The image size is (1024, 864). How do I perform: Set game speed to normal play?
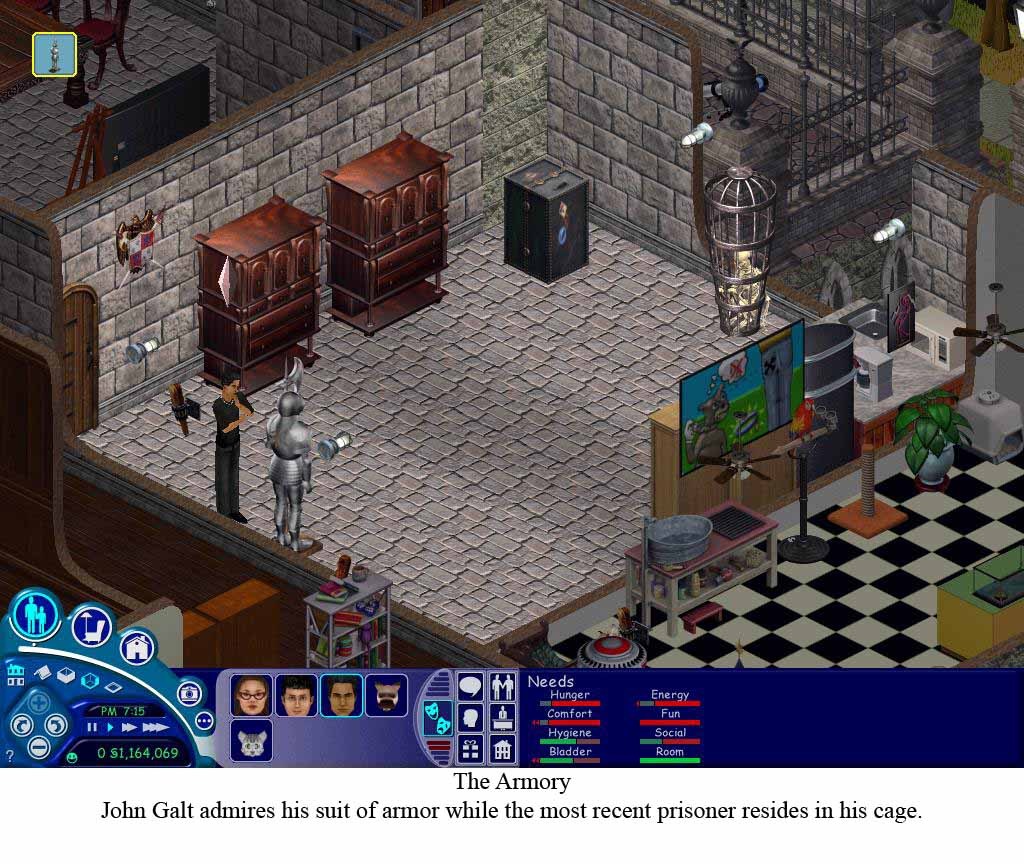point(108,728)
